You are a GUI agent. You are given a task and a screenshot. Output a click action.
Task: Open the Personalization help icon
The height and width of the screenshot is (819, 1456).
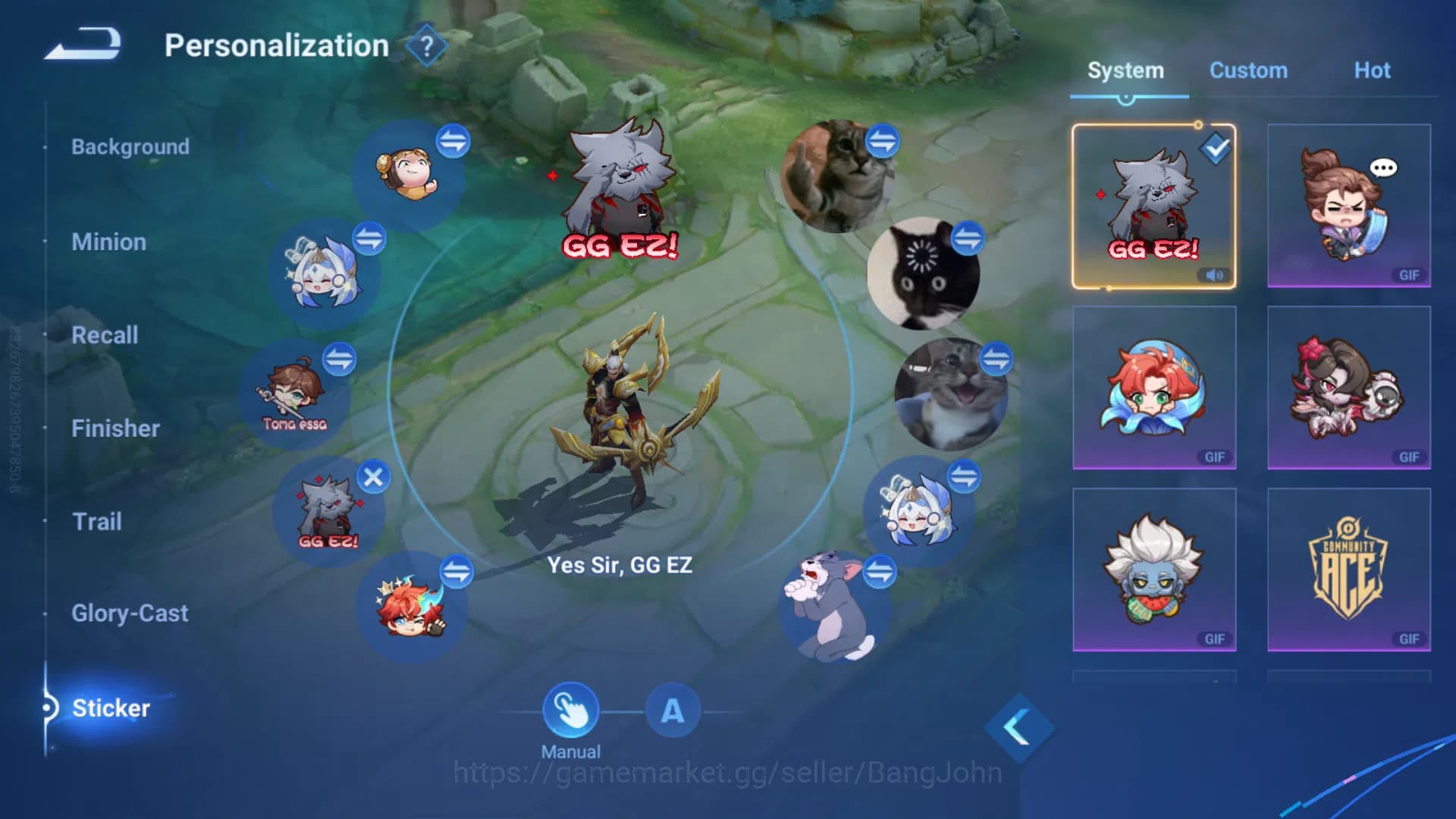[x=425, y=45]
